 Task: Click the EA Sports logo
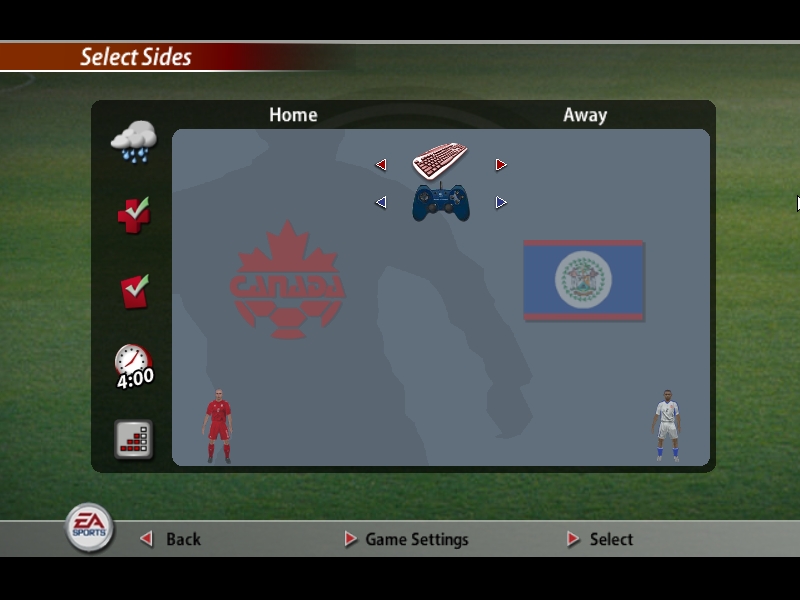coord(90,528)
